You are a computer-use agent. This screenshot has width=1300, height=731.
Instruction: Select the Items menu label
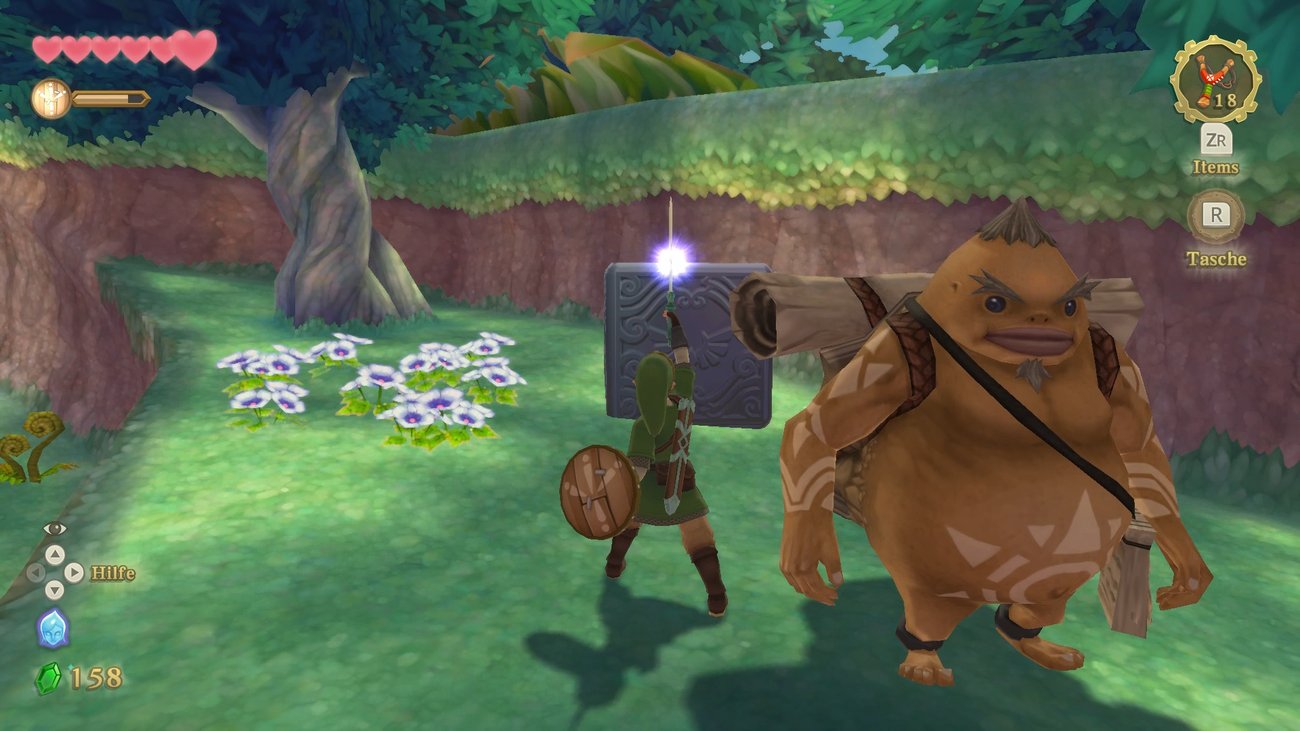1215,166
